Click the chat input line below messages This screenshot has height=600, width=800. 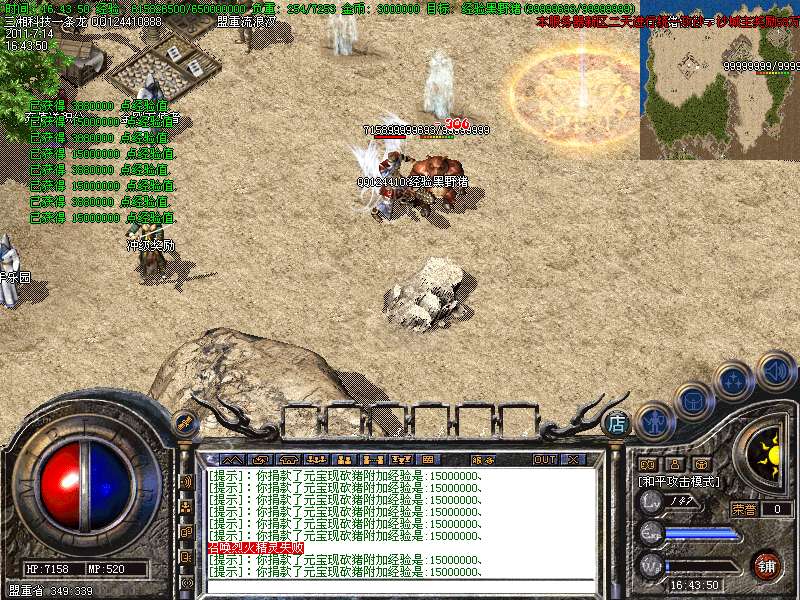400,586
